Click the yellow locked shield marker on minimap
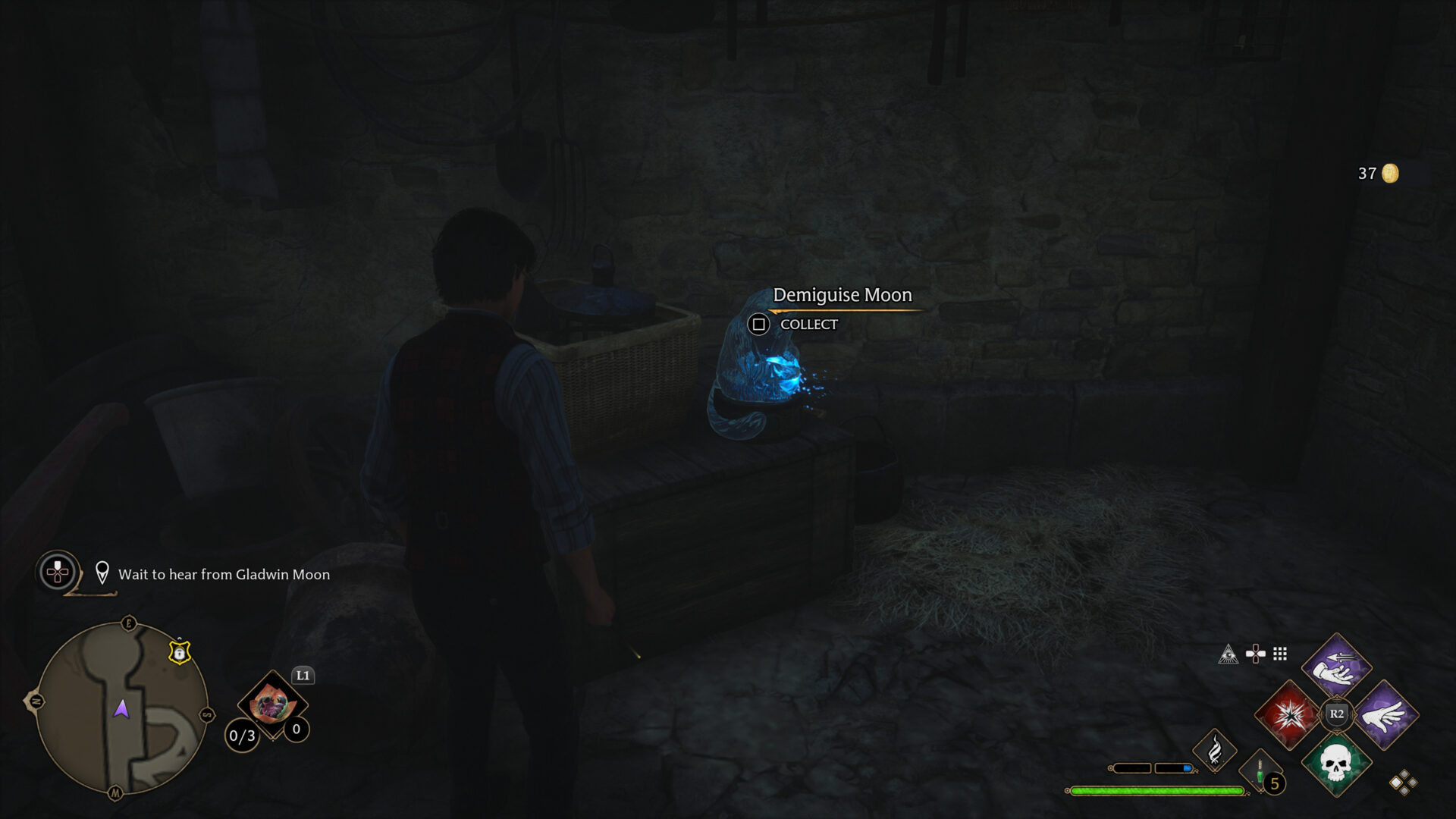The width and height of the screenshot is (1456, 819). click(180, 652)
